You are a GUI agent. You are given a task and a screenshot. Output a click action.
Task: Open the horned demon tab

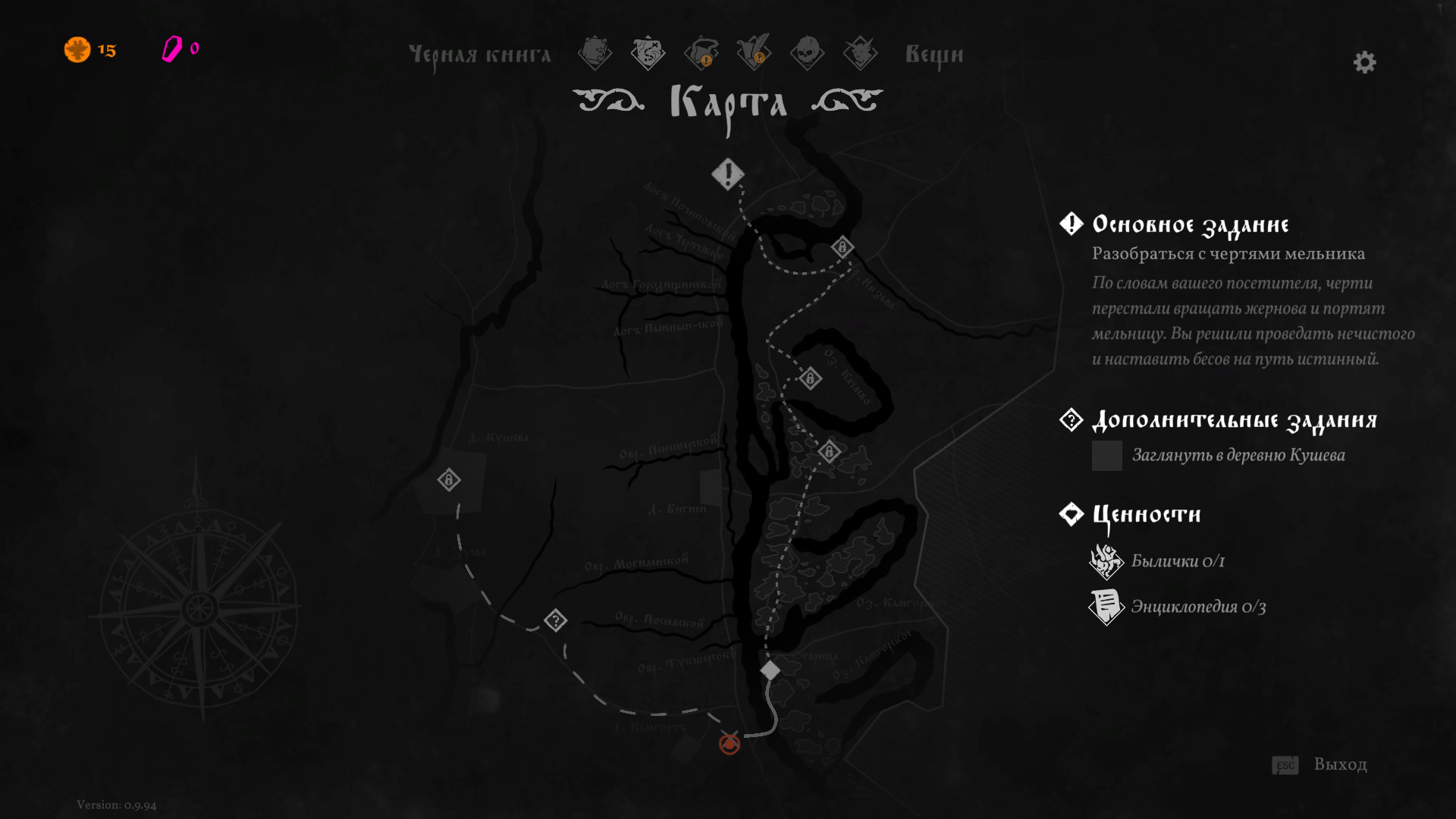[860, 53]
